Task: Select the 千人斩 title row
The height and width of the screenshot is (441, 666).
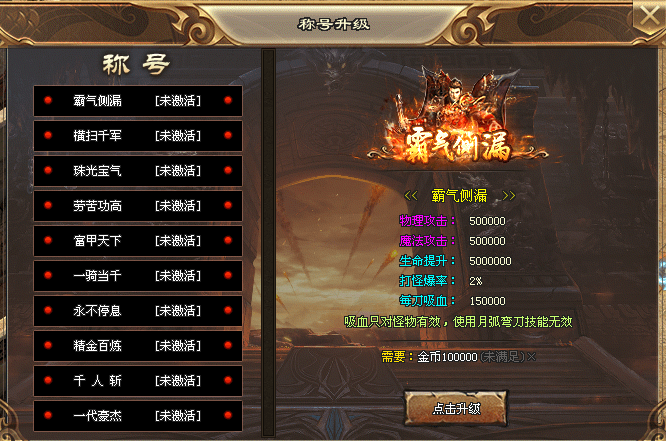Action: click(x=138, y=380)
